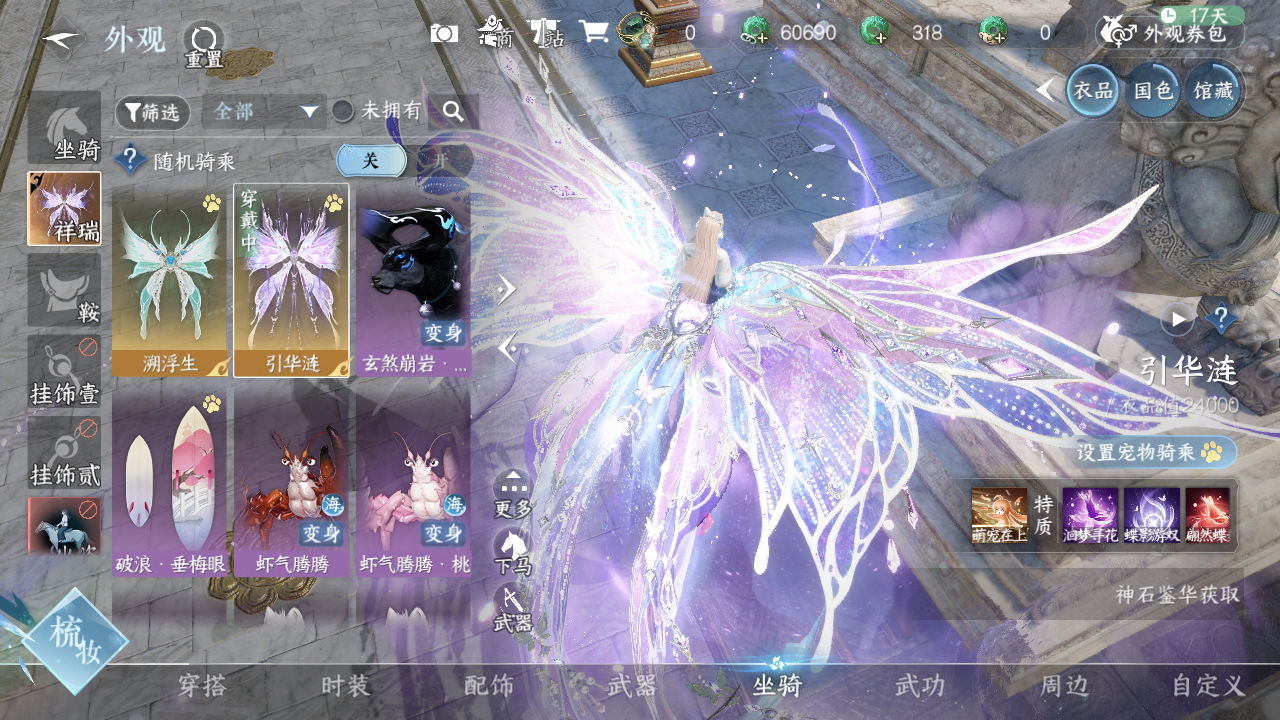
Task: Click the 下马 dismount button
Action: (x=512, y=551)
